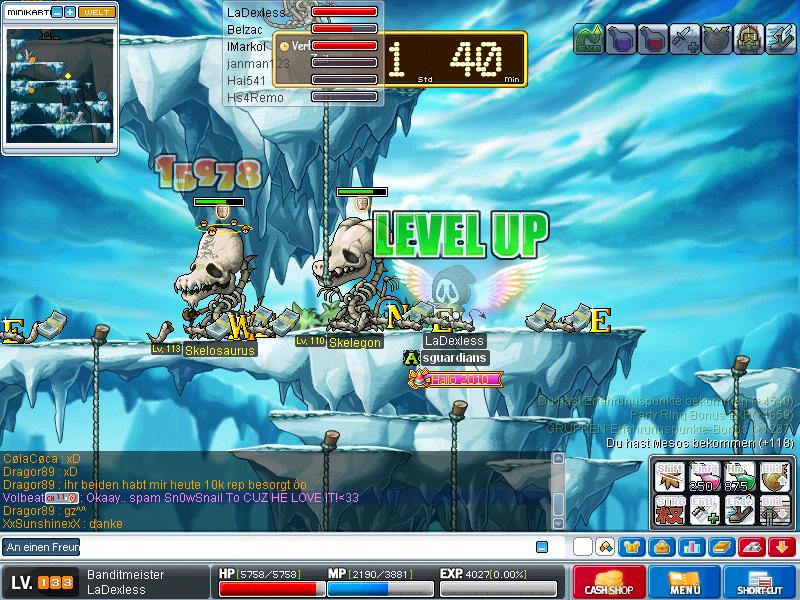Click the EXP buff icon
The height and width of the screenshot is (600, 800).
tap(589, 40)
